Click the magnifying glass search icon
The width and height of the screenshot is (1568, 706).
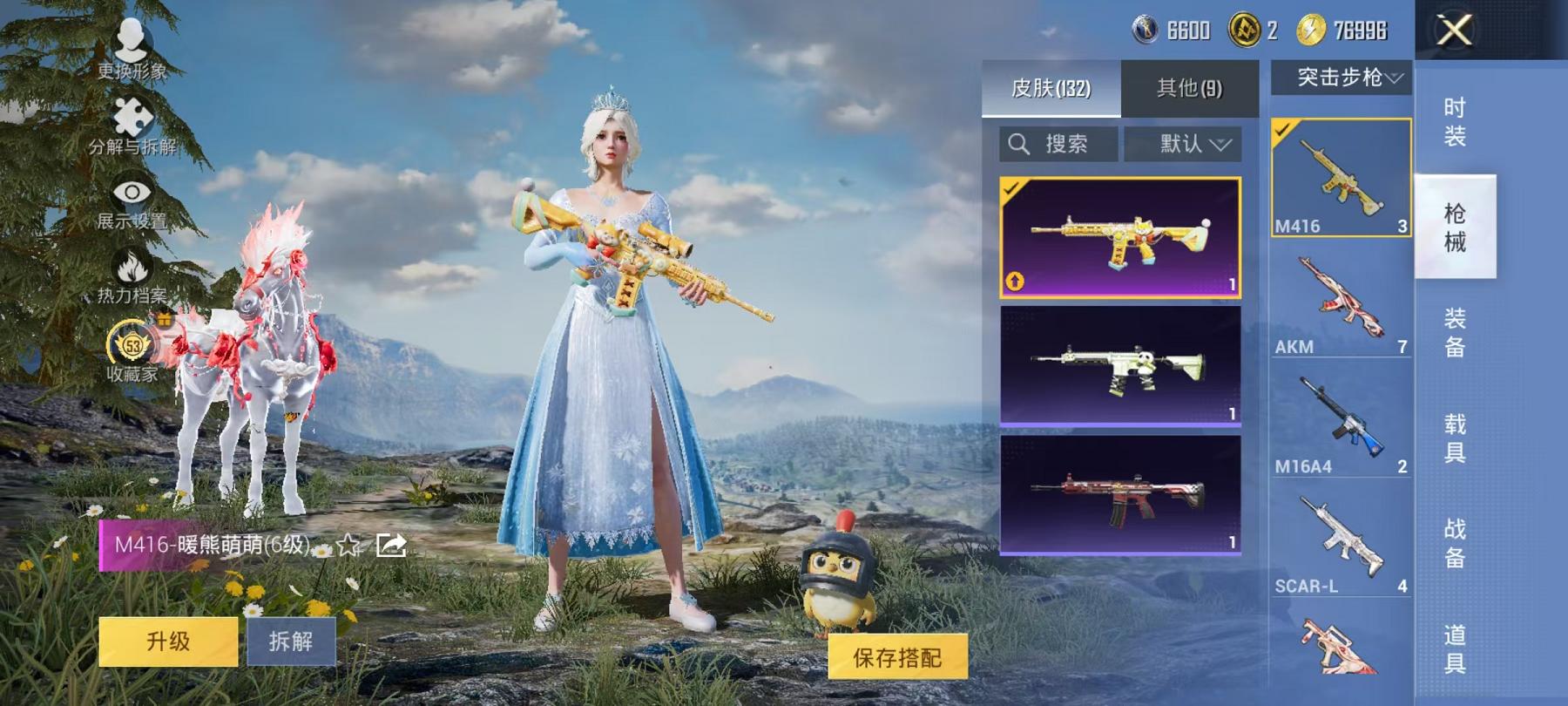tap(1017, 144)
